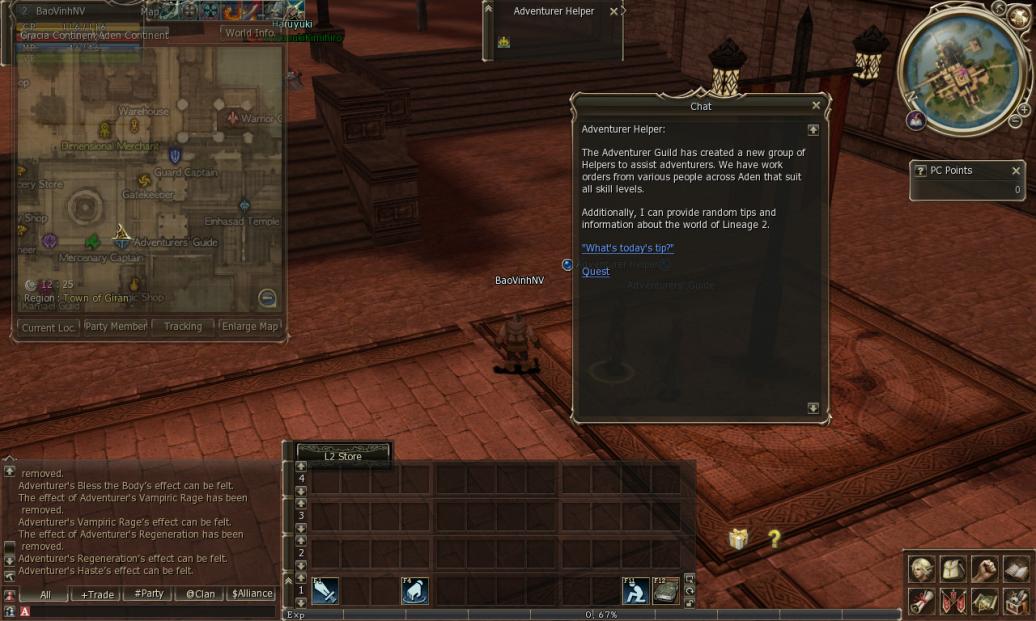
Task: Open the yellow question mark help icon
Action: click(774, 539)
